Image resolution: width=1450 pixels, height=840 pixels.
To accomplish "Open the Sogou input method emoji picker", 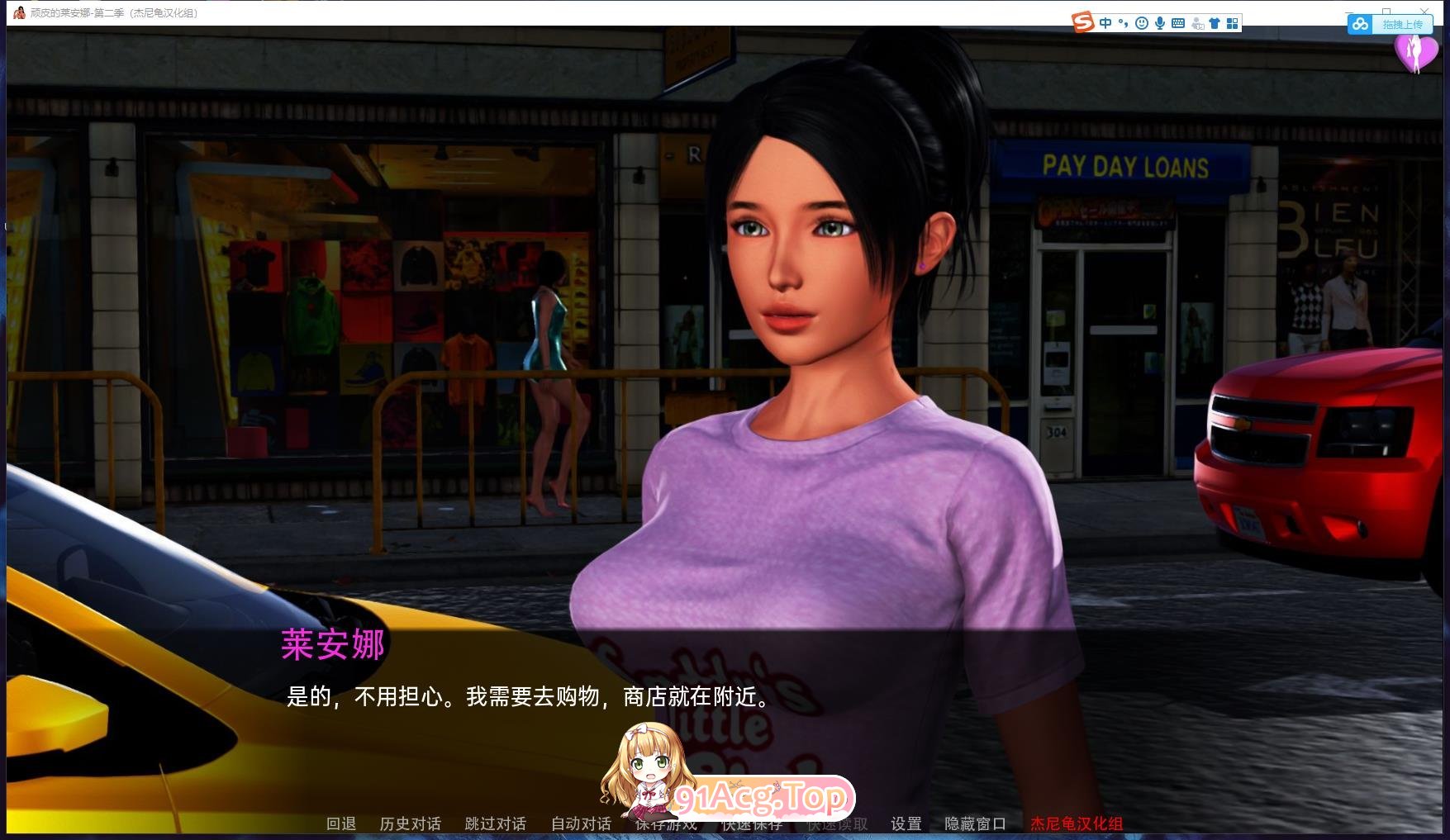I will [1142, 23].
